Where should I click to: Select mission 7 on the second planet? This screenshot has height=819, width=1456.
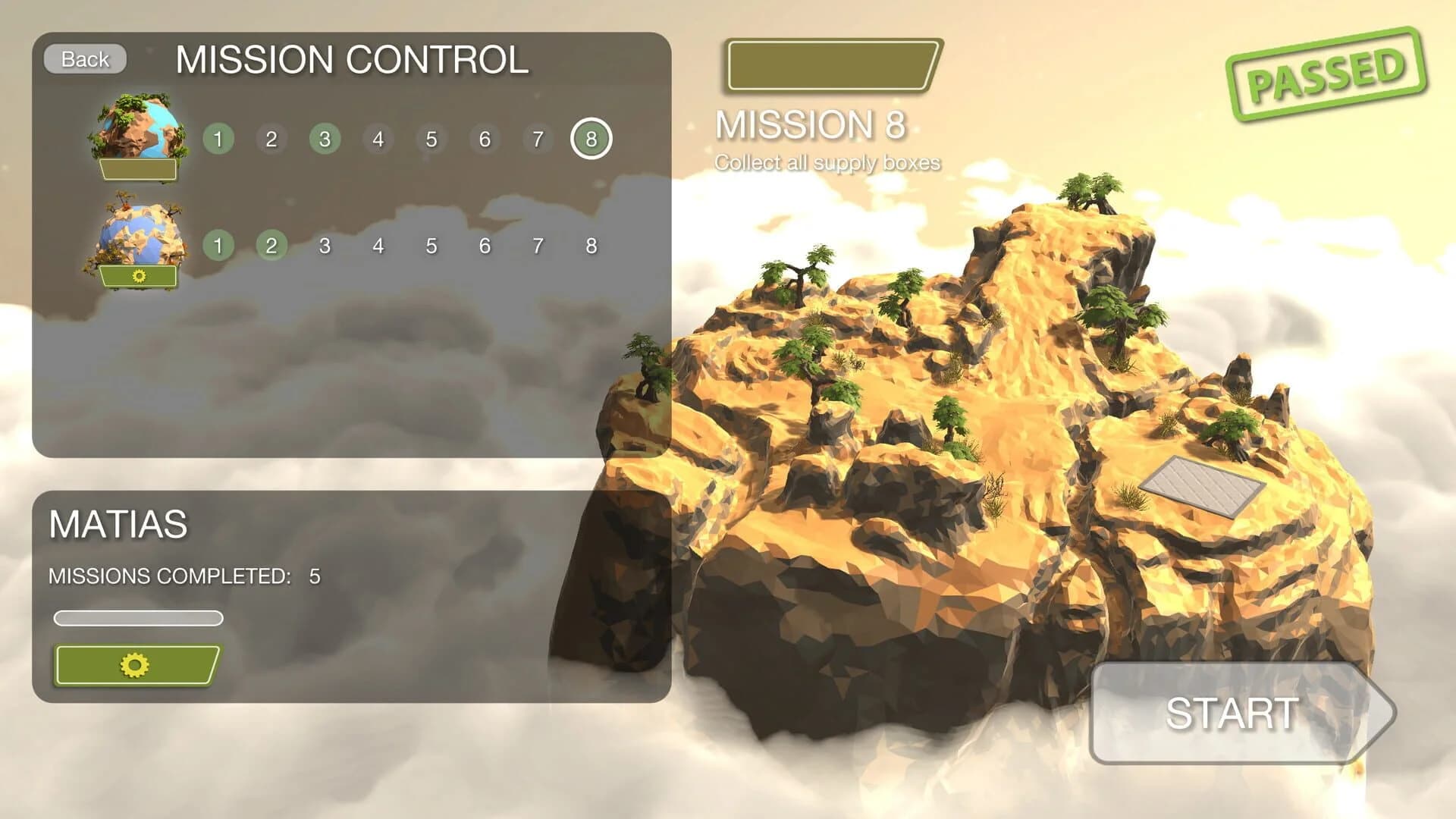537,244
